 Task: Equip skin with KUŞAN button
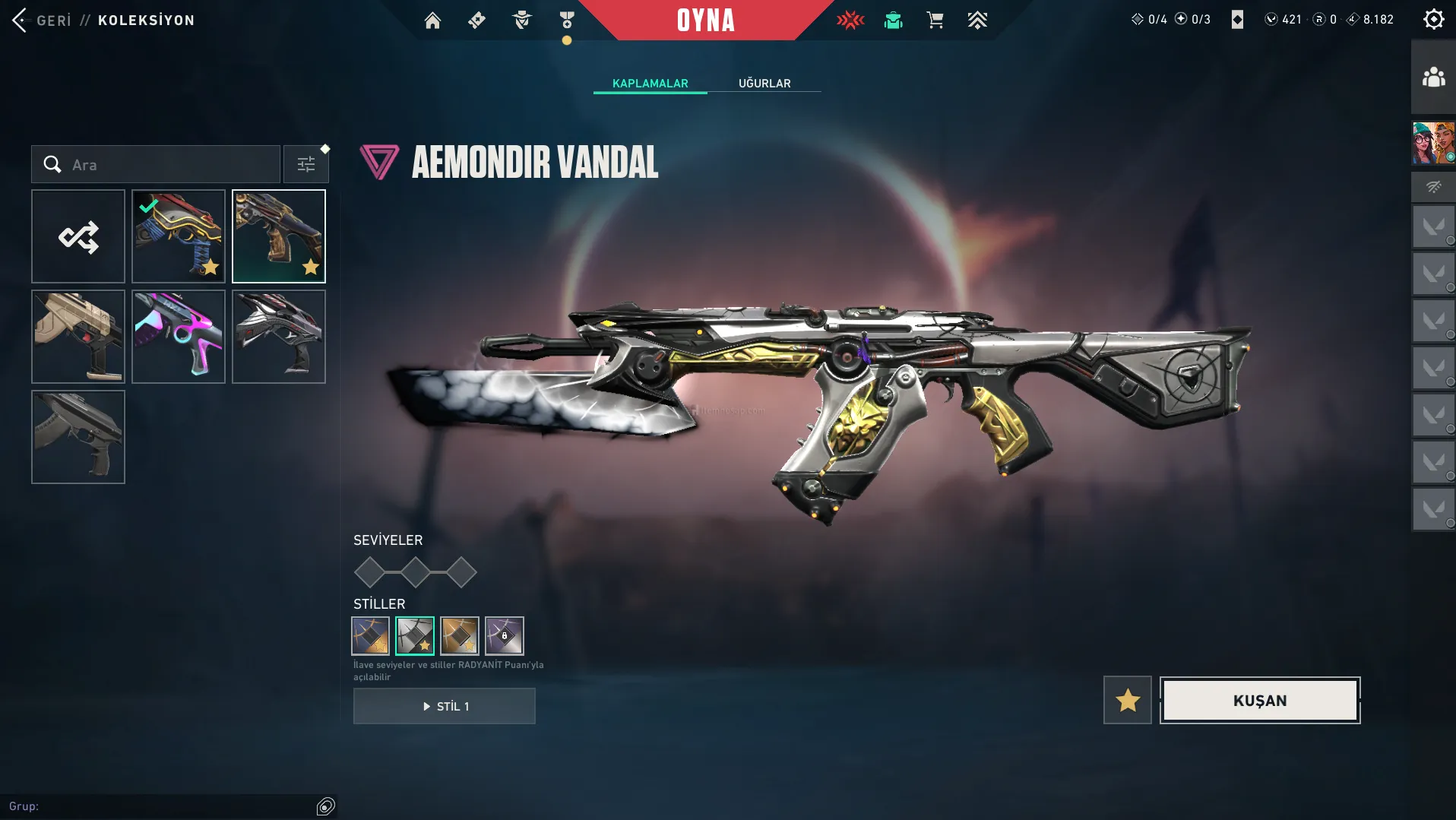click(x=1260, y=700)
